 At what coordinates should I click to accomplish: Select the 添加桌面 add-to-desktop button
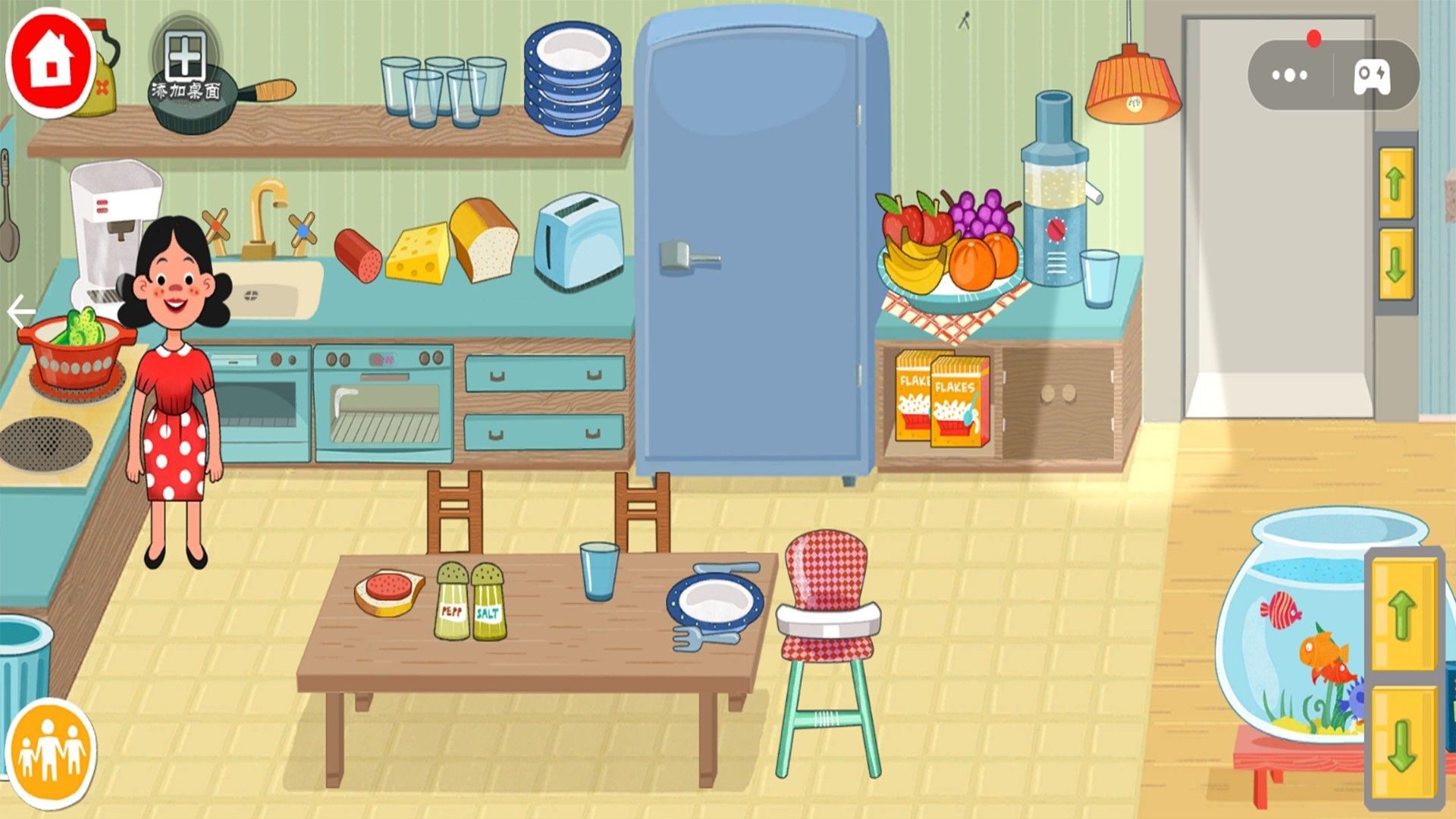185,67
